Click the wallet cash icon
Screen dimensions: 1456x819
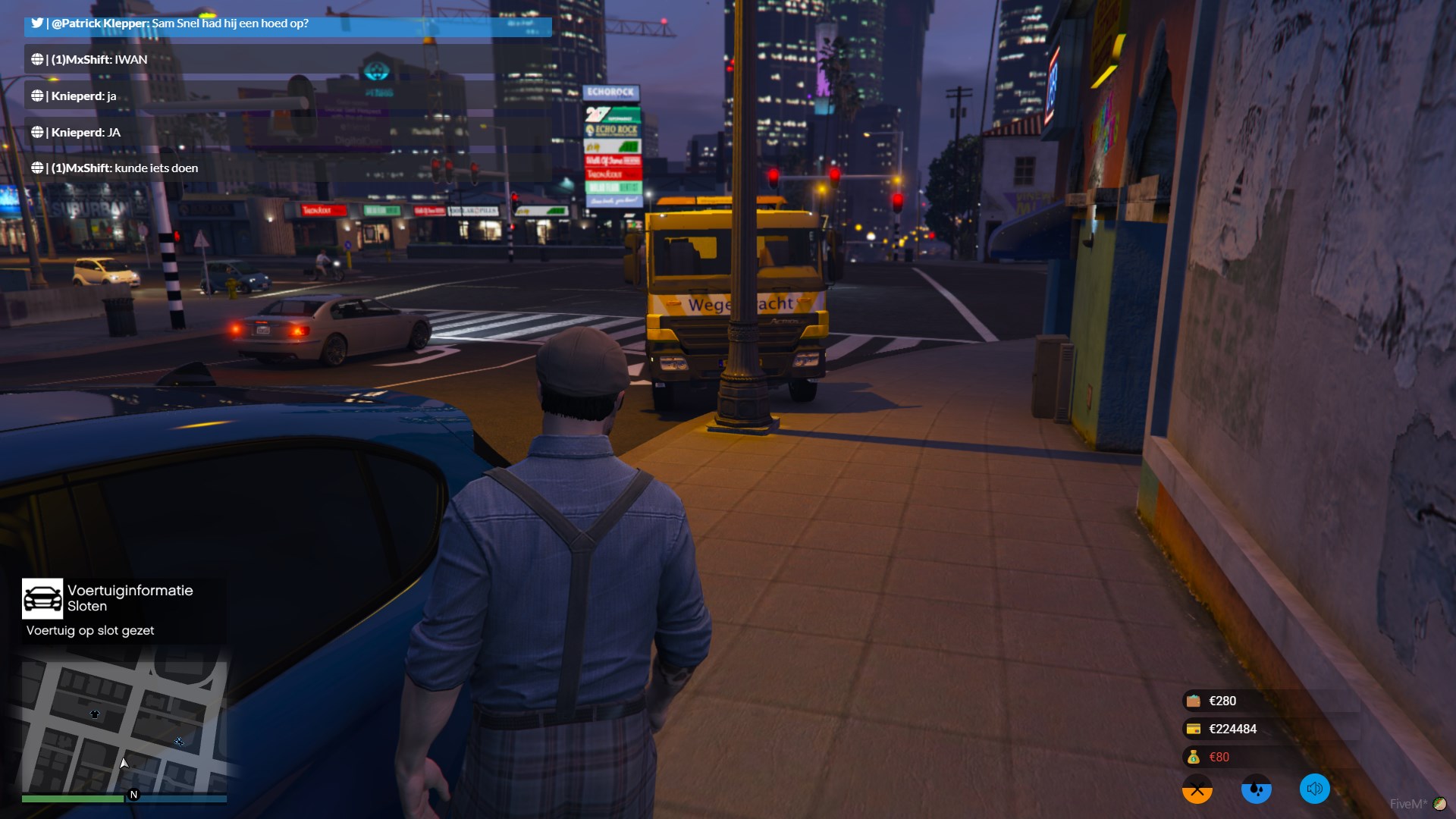click(x=1194, y=701)
